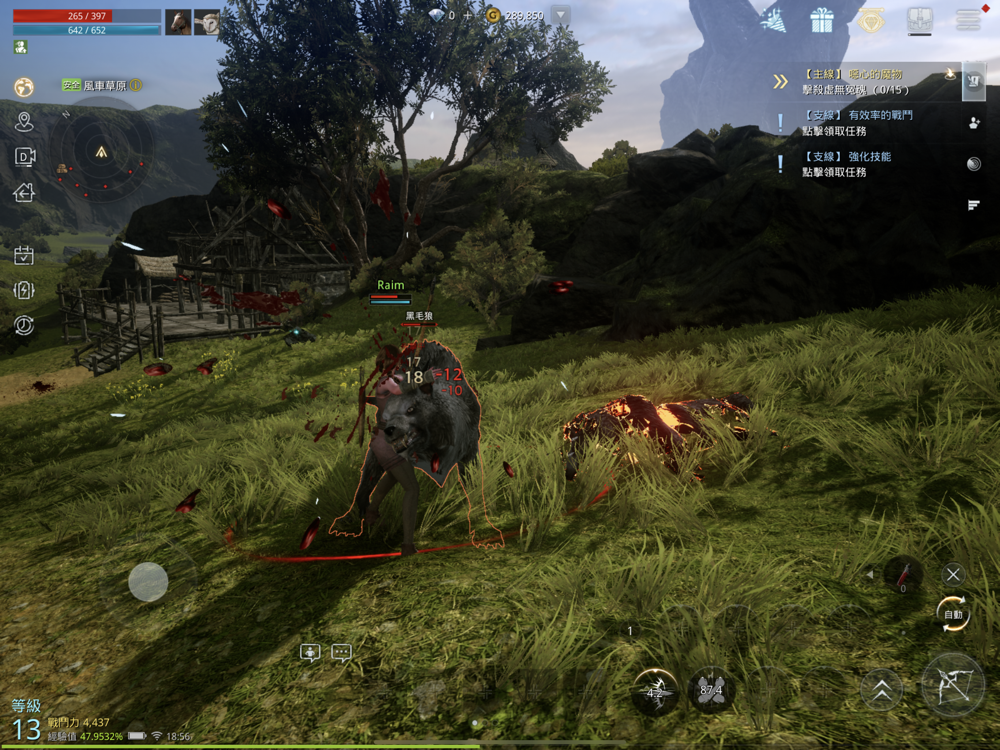
Task: Expand the gold currency dropdown arrow
Action: tap(560, 15)
